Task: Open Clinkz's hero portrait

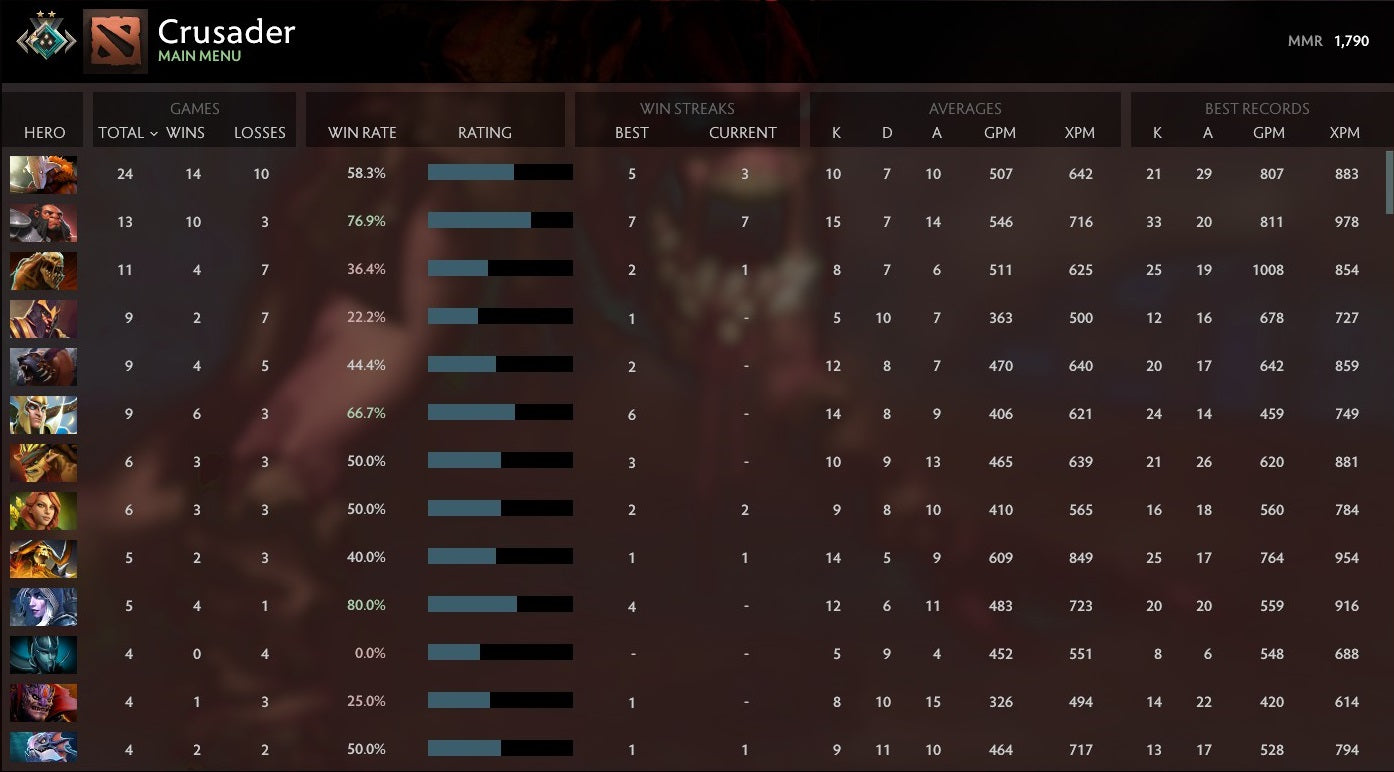Action: pos(43,557)
